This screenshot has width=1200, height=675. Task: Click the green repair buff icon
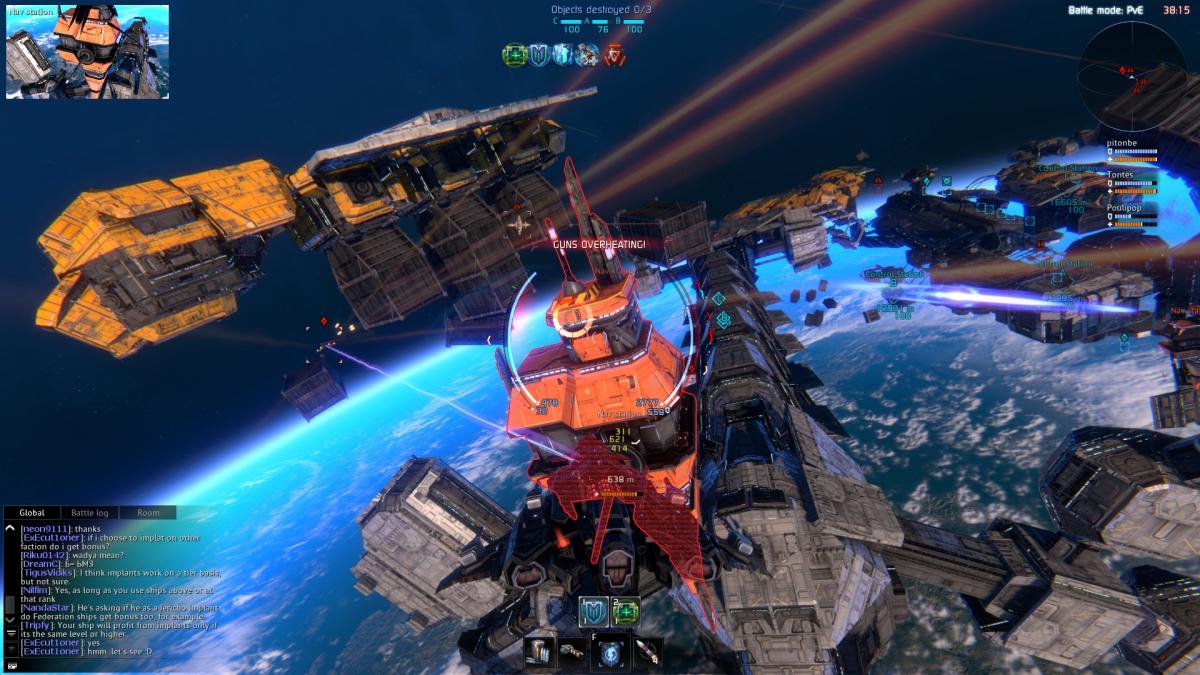[515, 55]
